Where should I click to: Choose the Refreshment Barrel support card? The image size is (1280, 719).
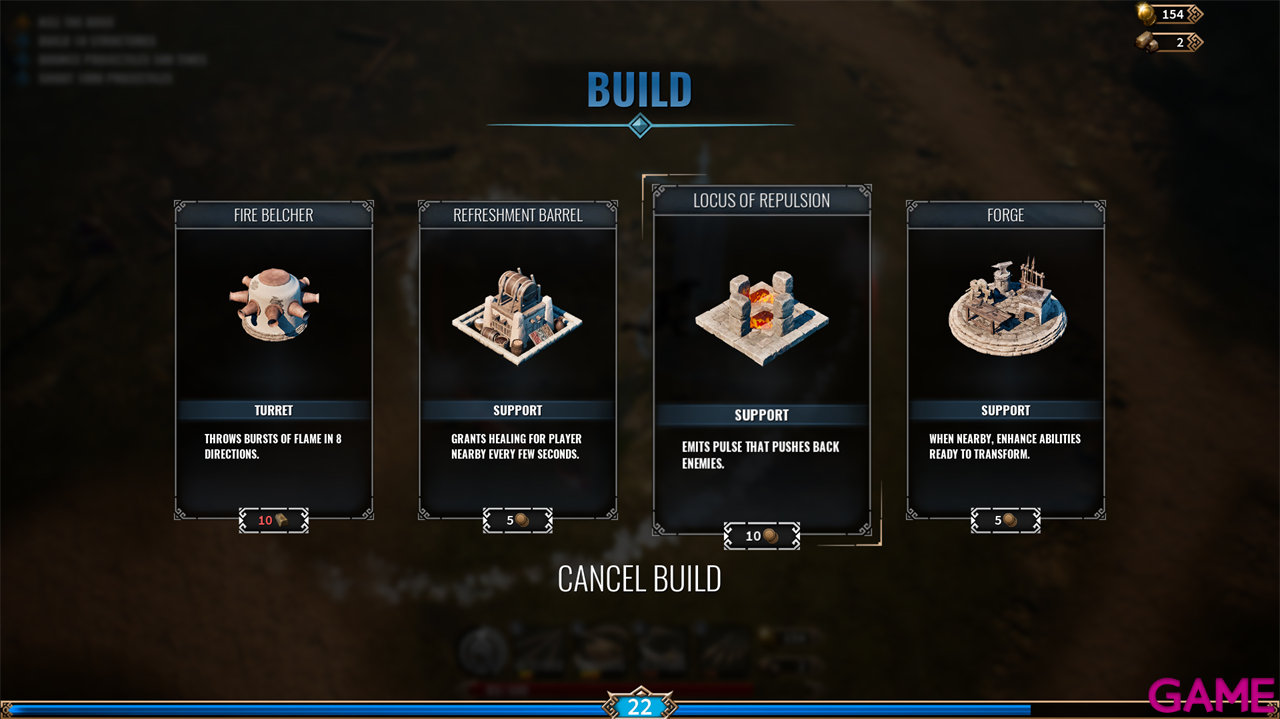(517, 360)
